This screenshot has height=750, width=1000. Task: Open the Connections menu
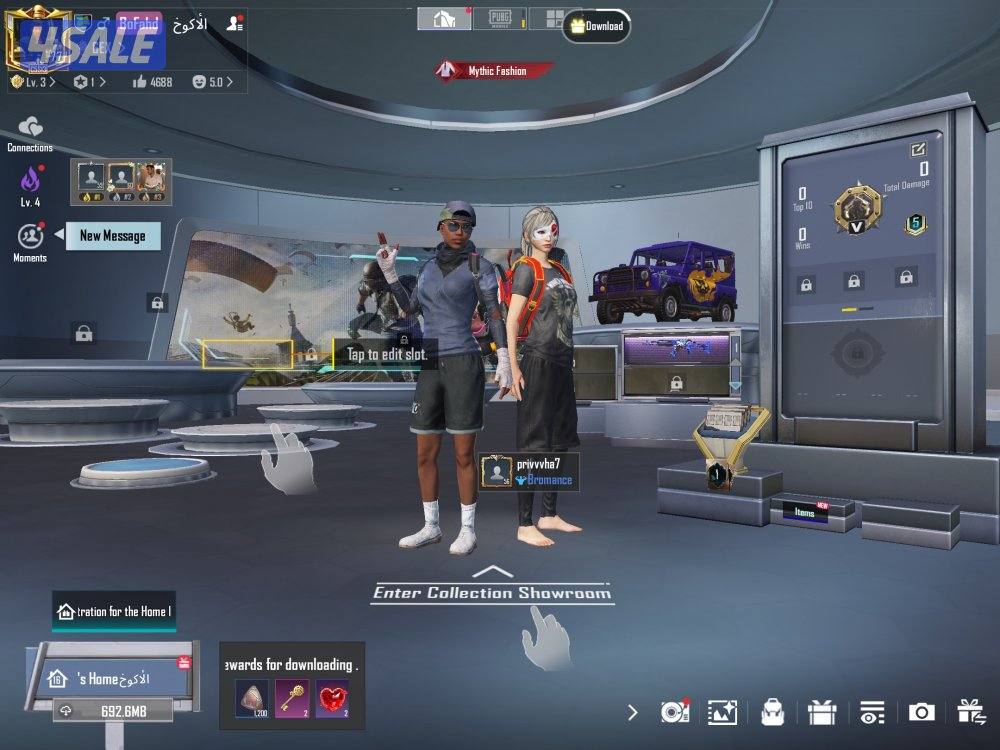point(30,130)
